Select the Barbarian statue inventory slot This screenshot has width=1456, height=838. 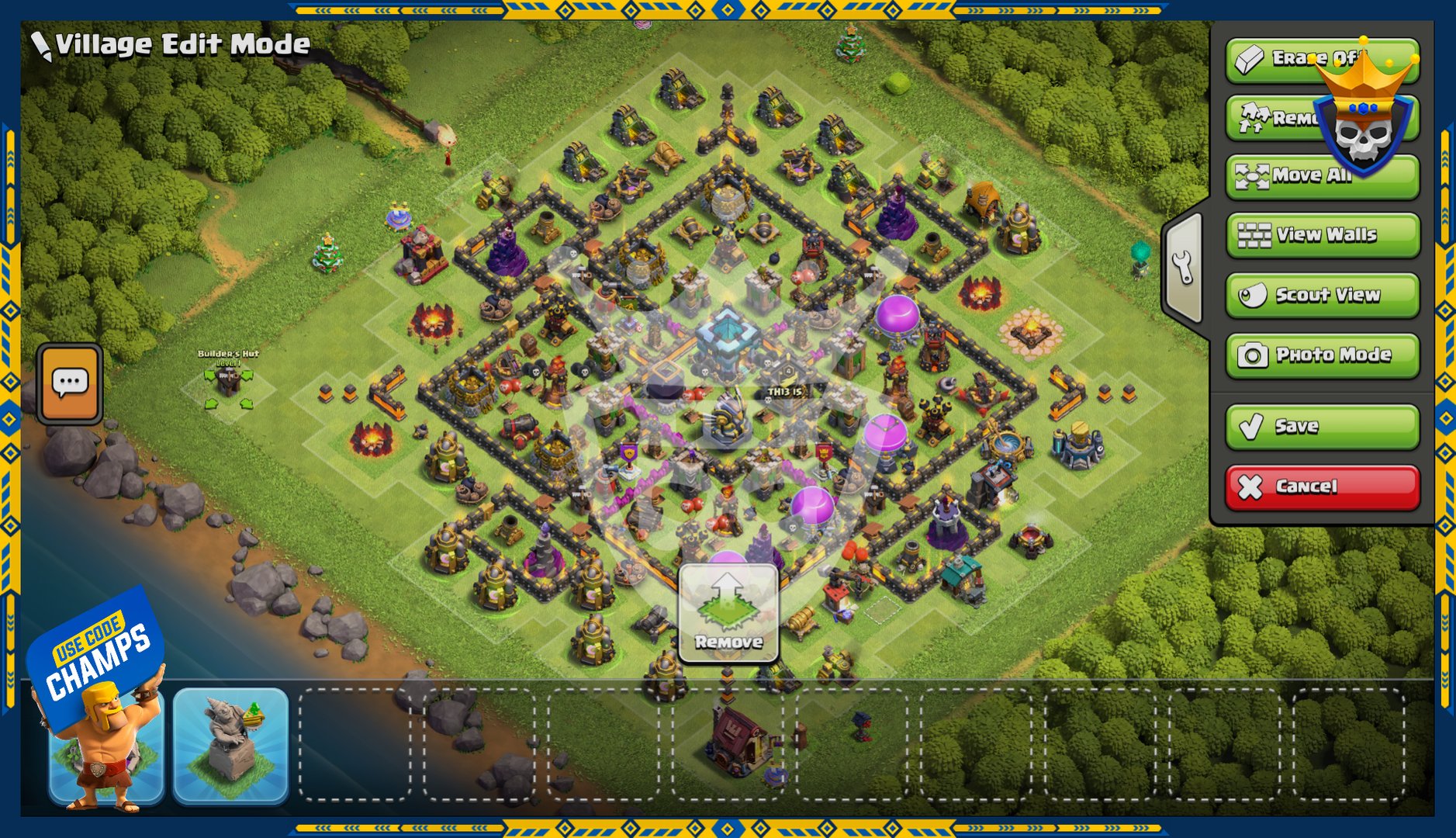pyautogui.click(x=106, y=746)
